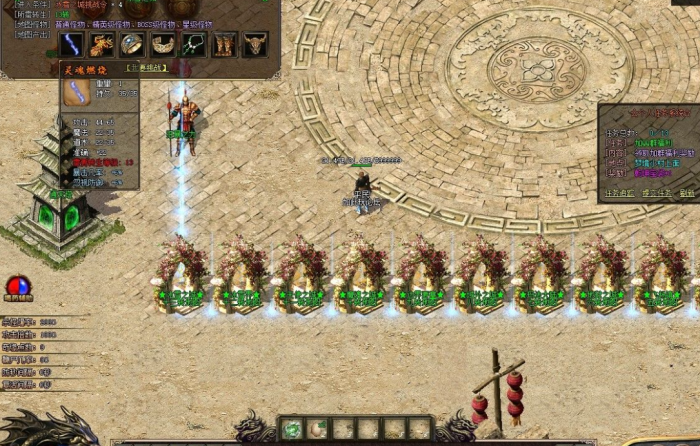Select the bronze boots drop icon
This screenshot has width=700, height=446.
point(224,44)
